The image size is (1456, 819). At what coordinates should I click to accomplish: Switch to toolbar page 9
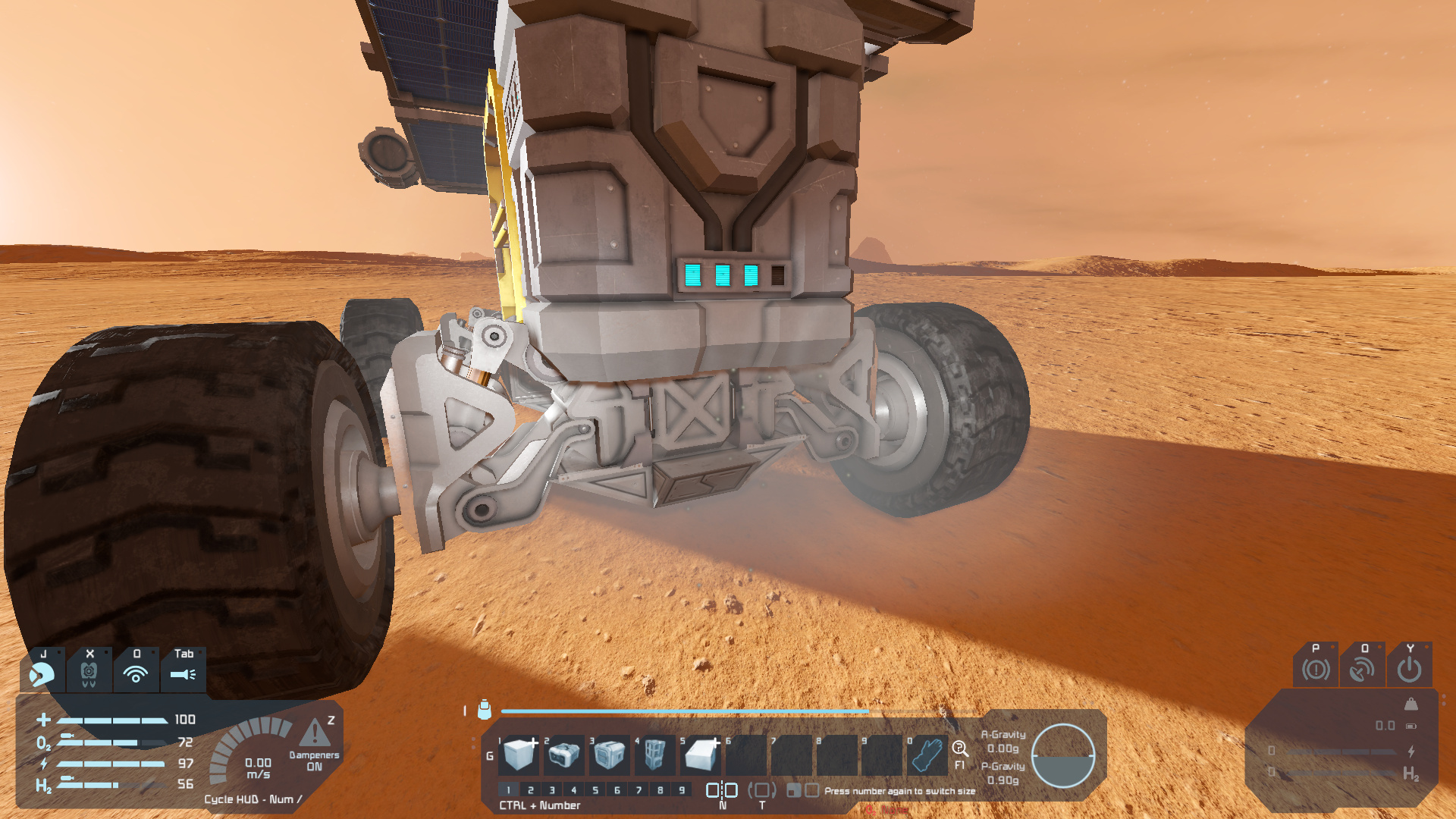(x=682, y=790)
